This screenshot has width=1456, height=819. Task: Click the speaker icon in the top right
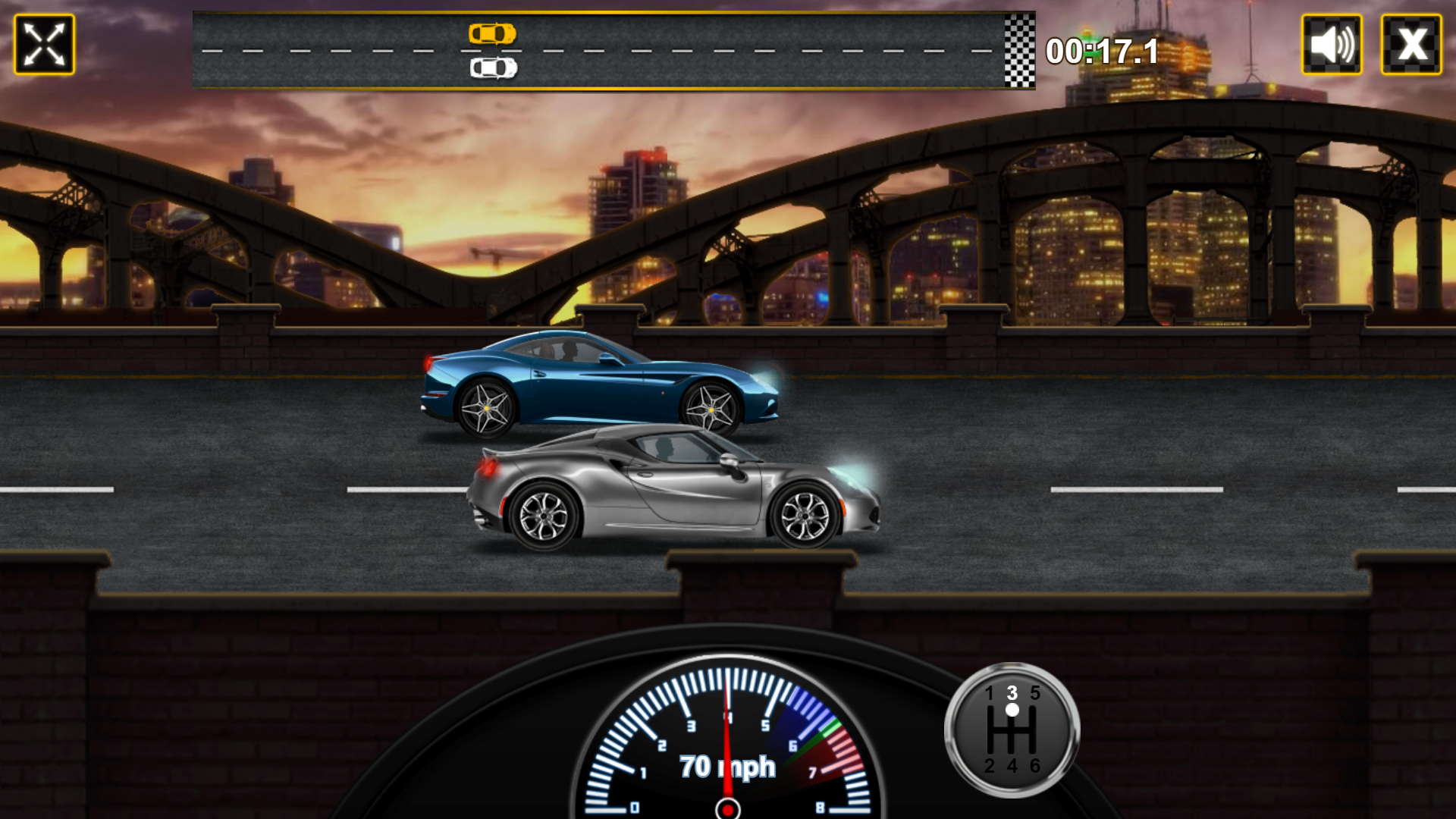(x=1333, y=45)
